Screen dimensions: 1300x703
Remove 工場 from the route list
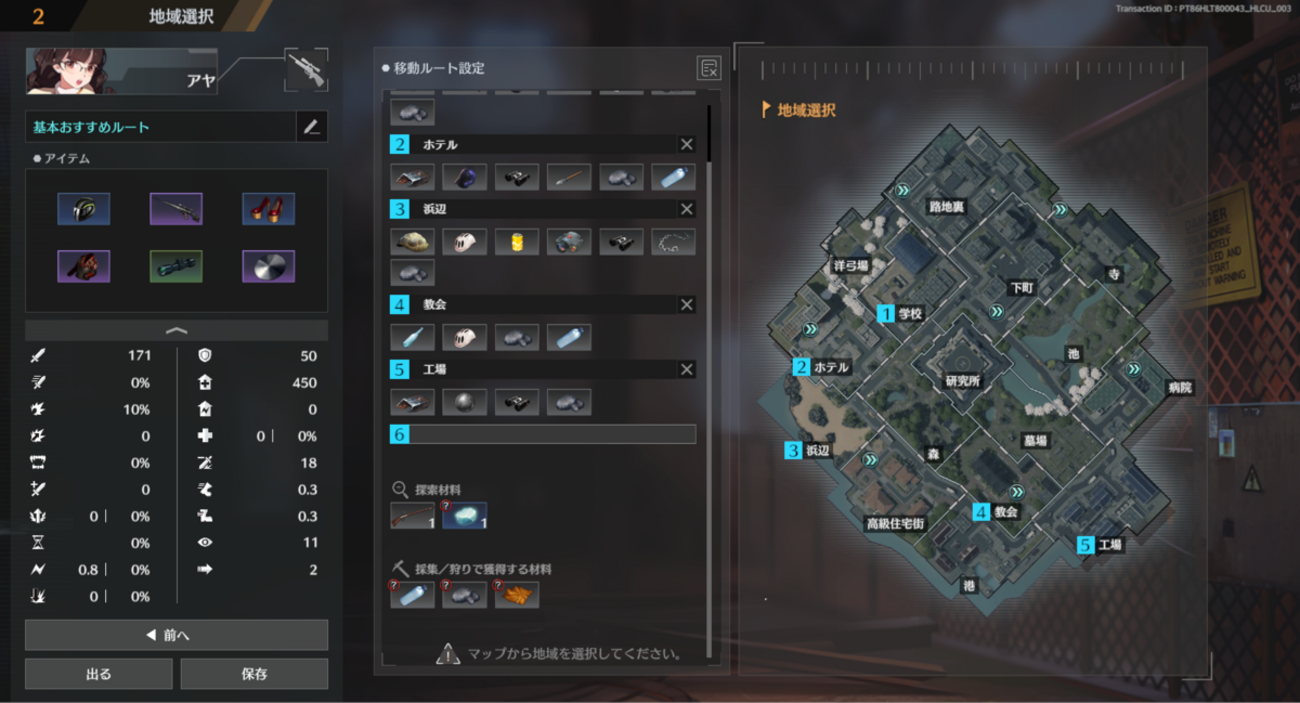(x=687, y=370)
